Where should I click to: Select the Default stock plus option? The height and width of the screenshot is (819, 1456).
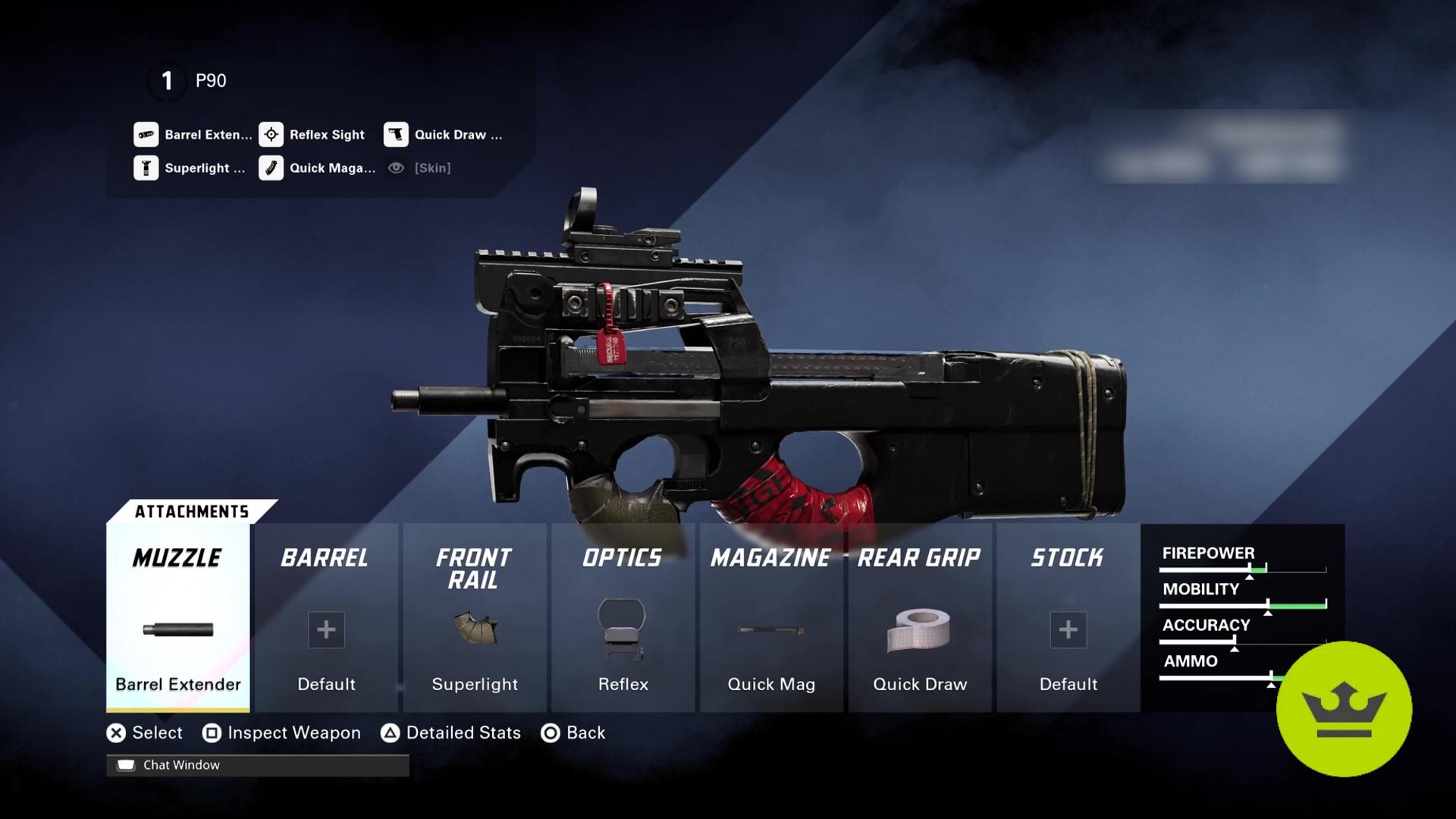(x=1068, y=629)
